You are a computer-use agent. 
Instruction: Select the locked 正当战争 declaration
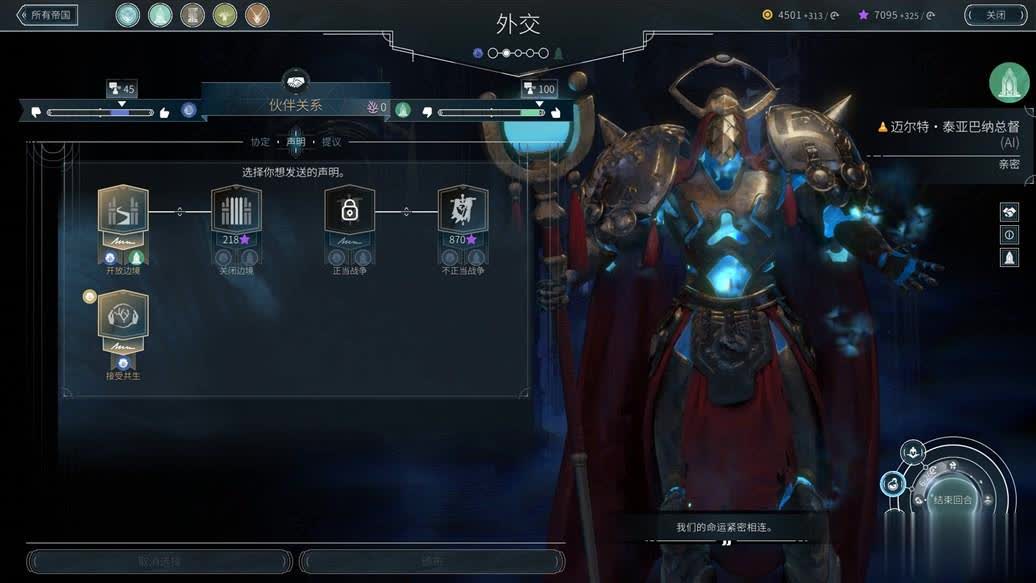(349, 211)
